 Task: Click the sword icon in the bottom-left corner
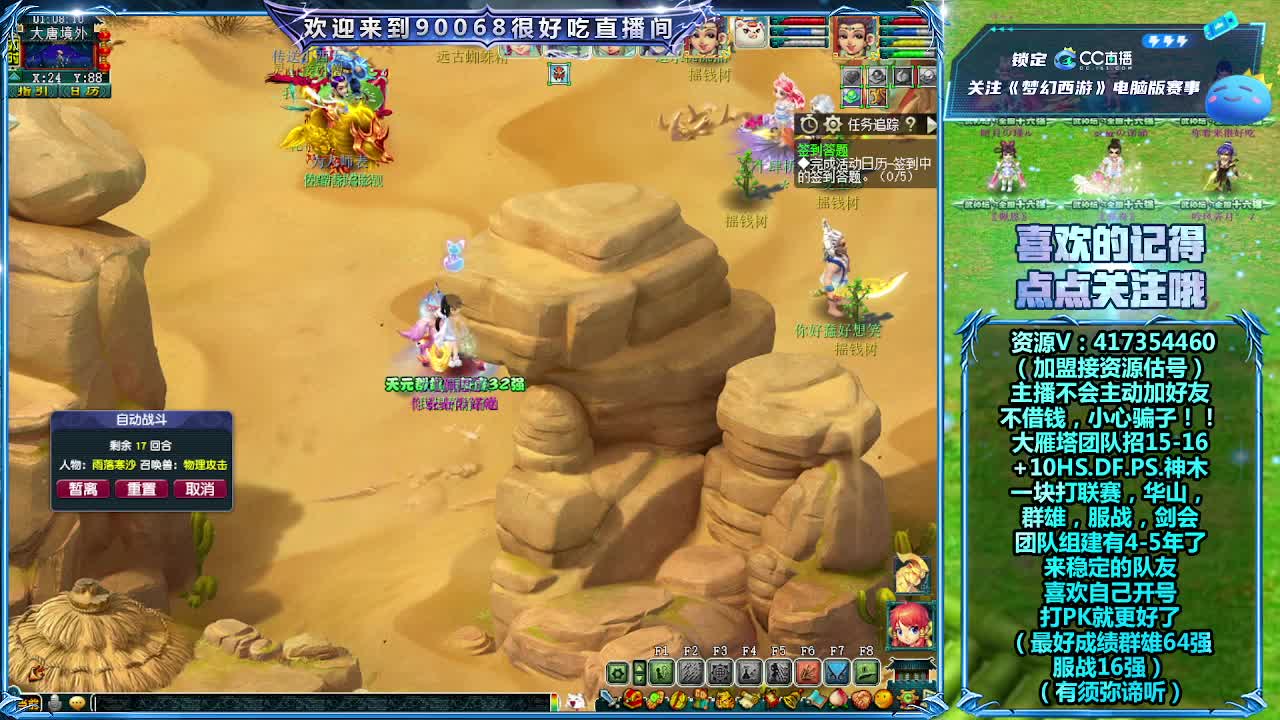click(608, 697)
